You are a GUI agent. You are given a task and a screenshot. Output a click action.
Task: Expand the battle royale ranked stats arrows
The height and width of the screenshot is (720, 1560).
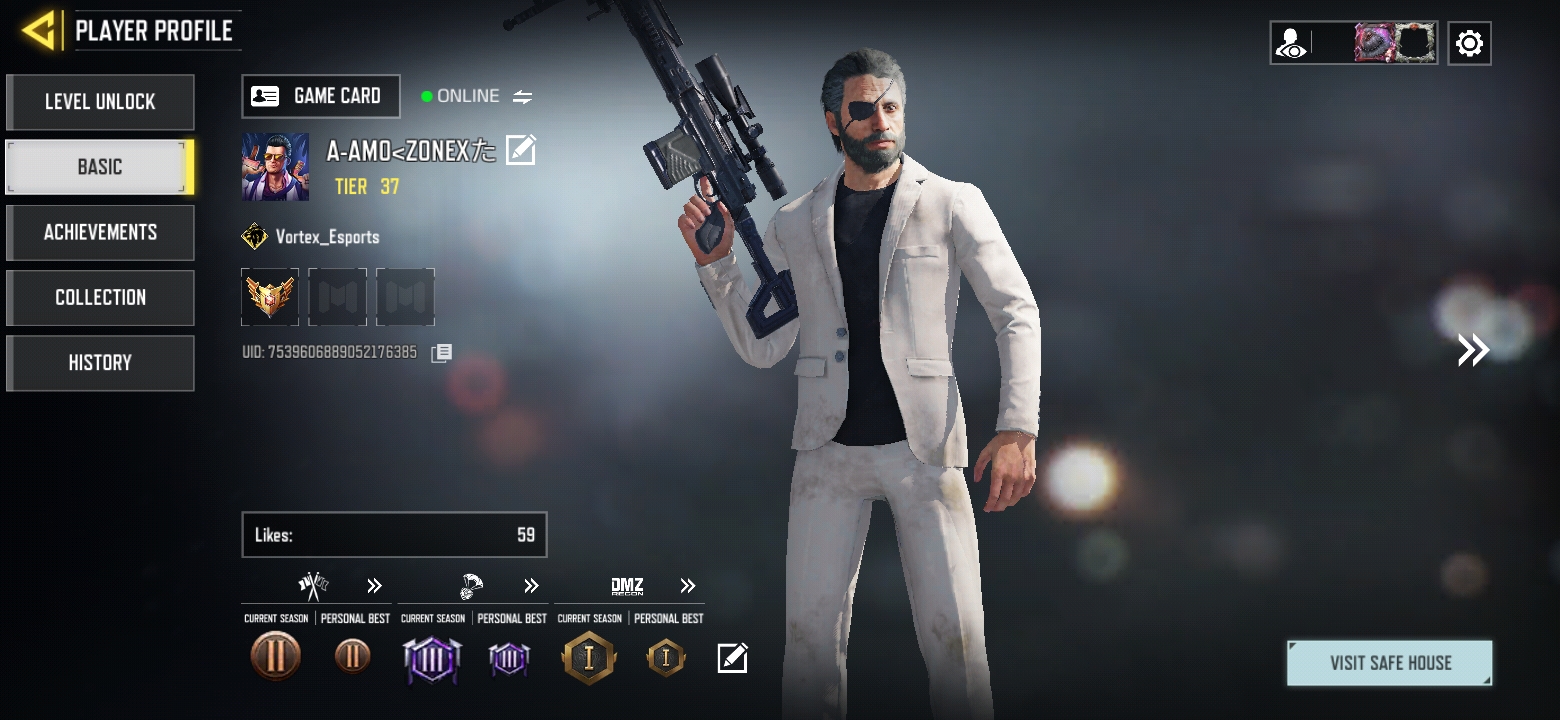pos(531,586)
